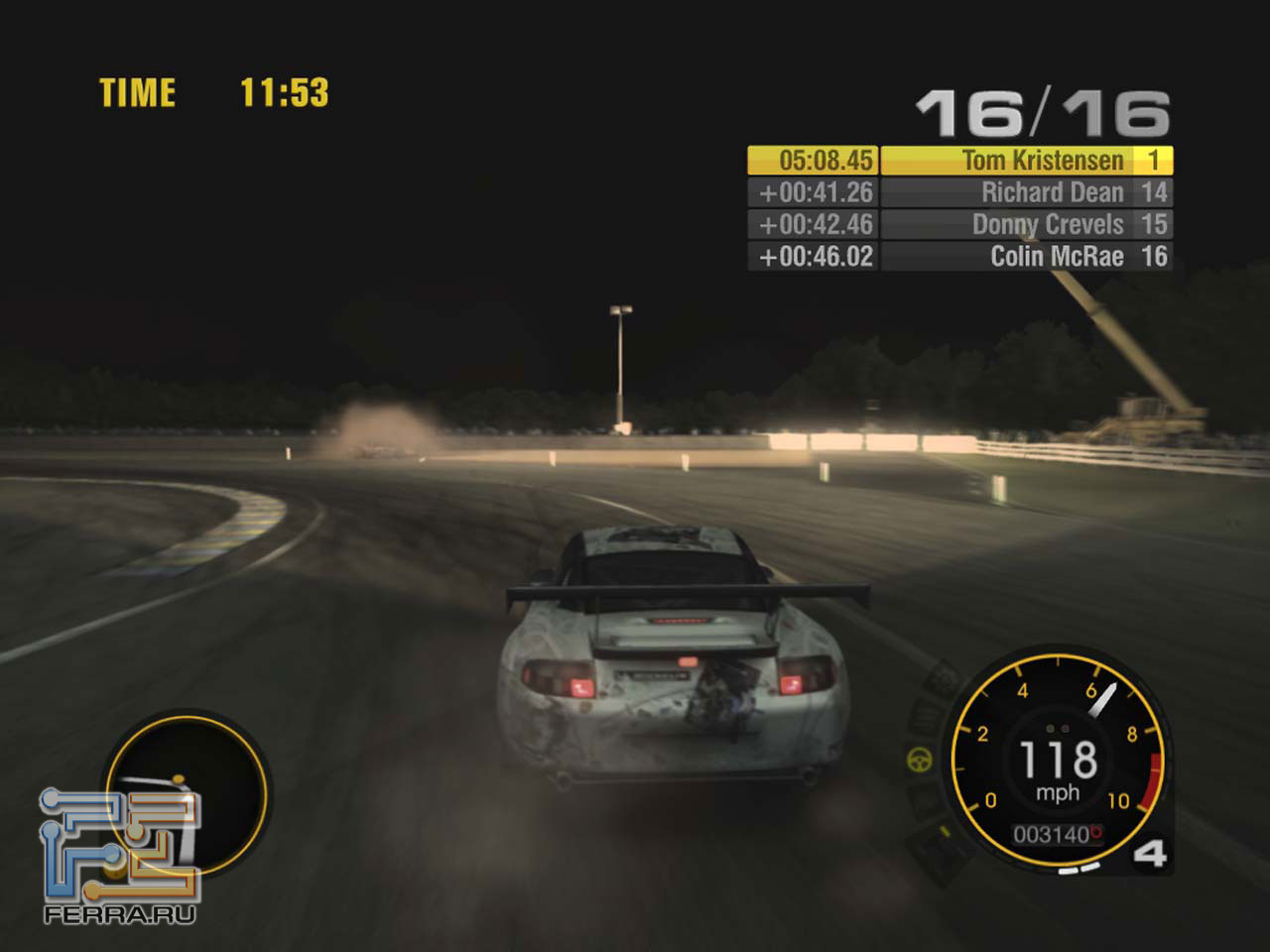Click the yellow steering wheel damage icon
Viewport: 1270px width, 952px height.
(921, 761)
